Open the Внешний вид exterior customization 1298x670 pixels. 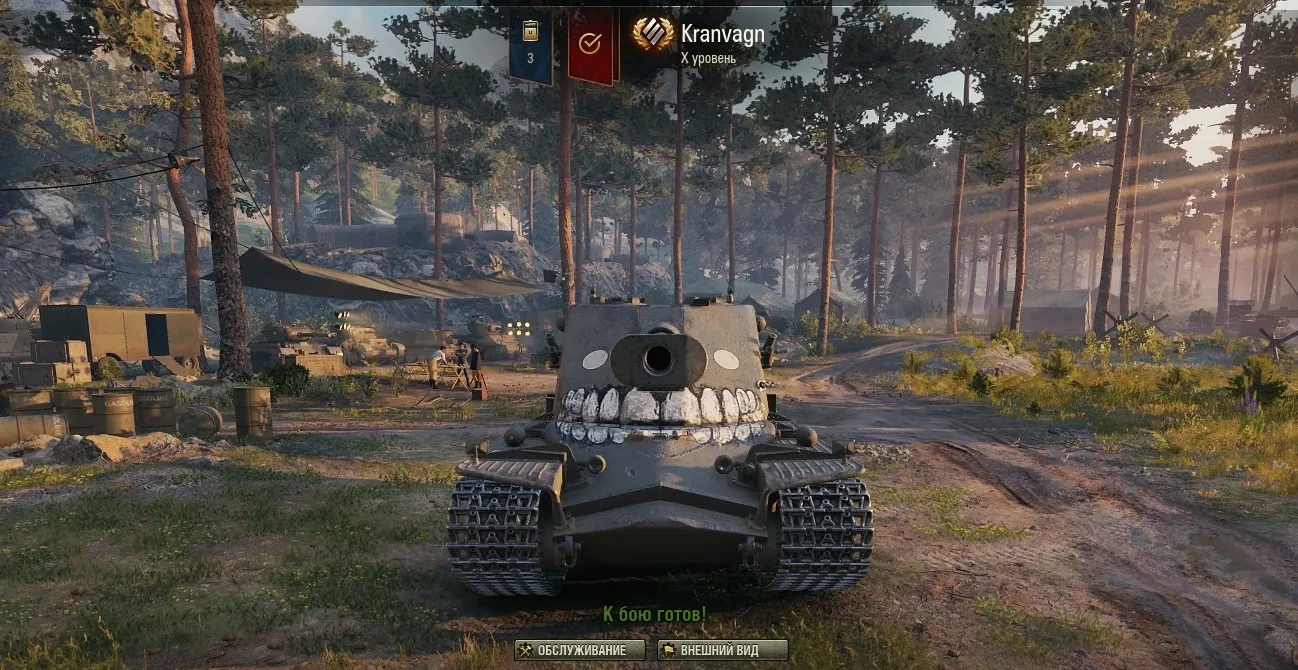[722, 650]
